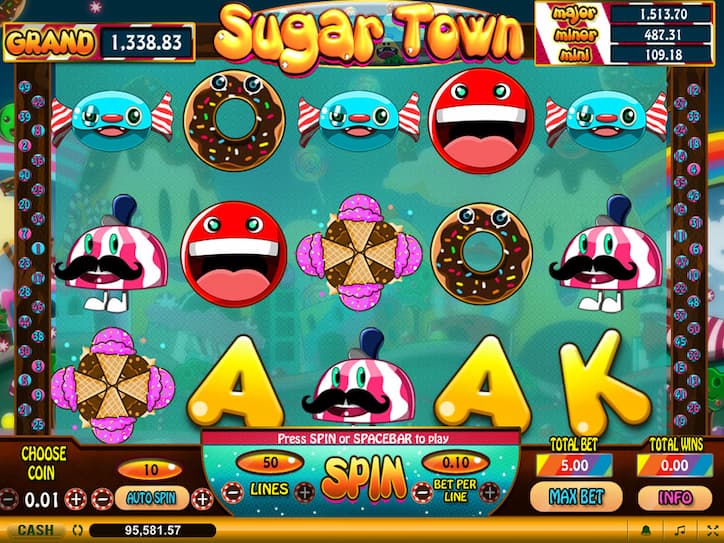Increase the number of lines
Image resolution: width=724 pixels, height=543 pixels.
304,490
